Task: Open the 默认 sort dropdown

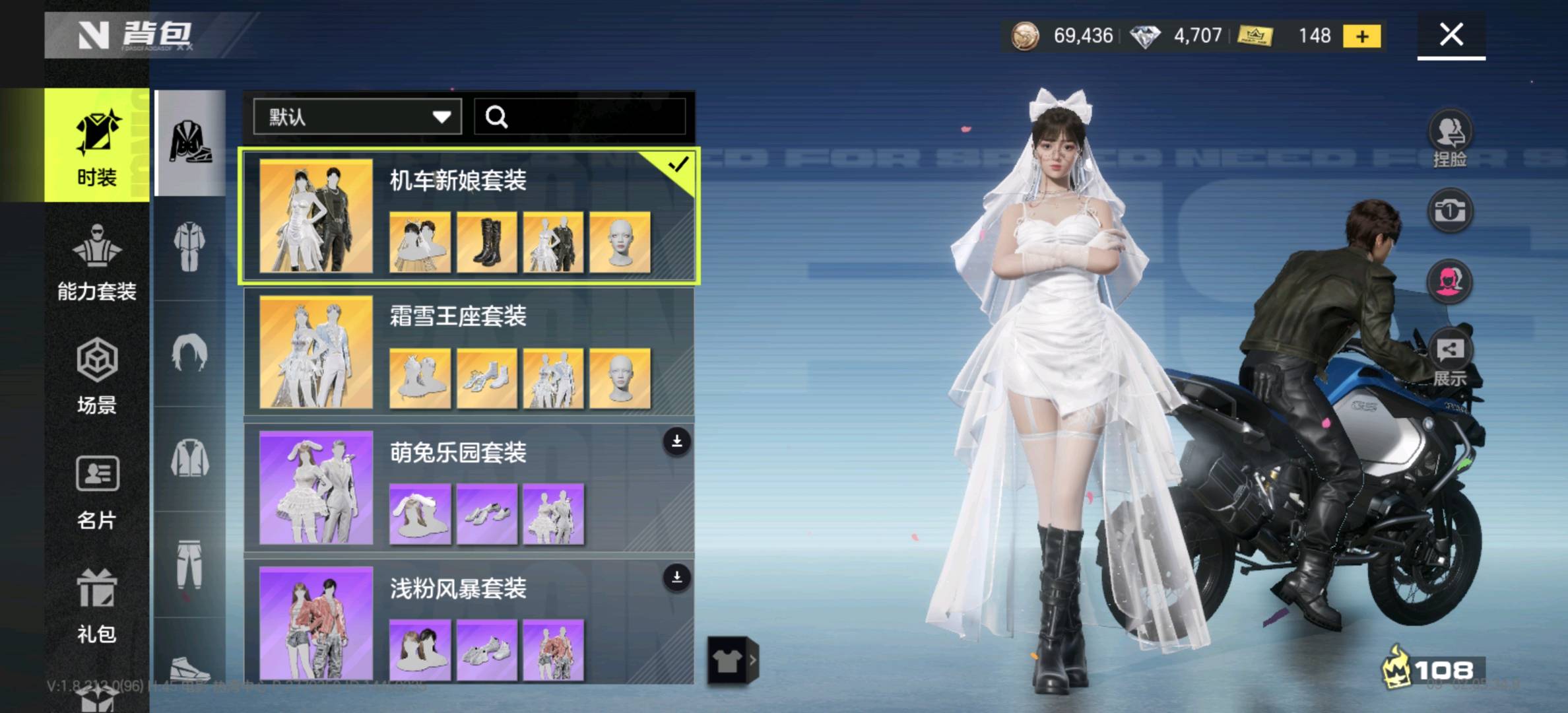Action: [357, 117]
